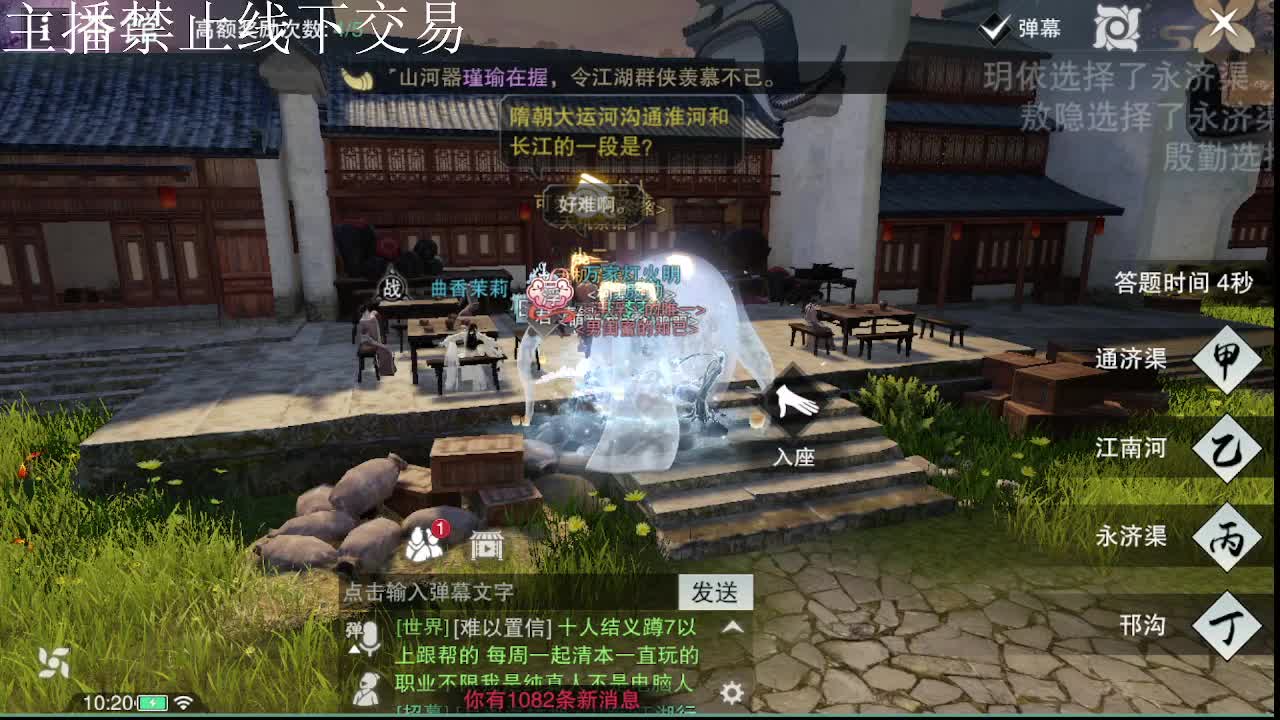Tap the spinner icon in the bottom-left corner
This screenshot has height=720, width=1280.
coord(53,662)
